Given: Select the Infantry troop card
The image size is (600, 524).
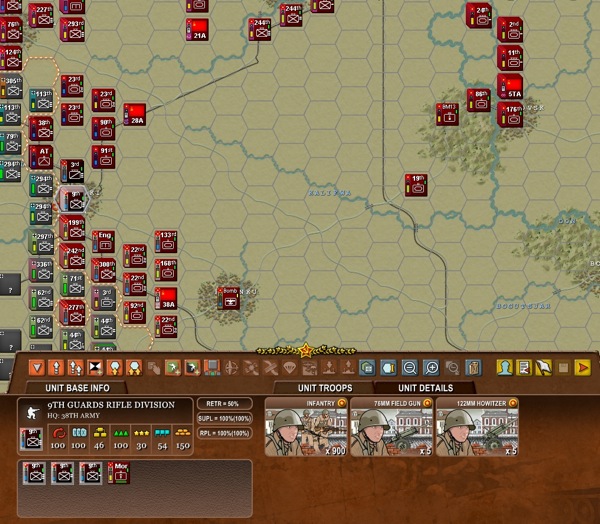Looking at the screenshot, I should [x=305, y=427].
